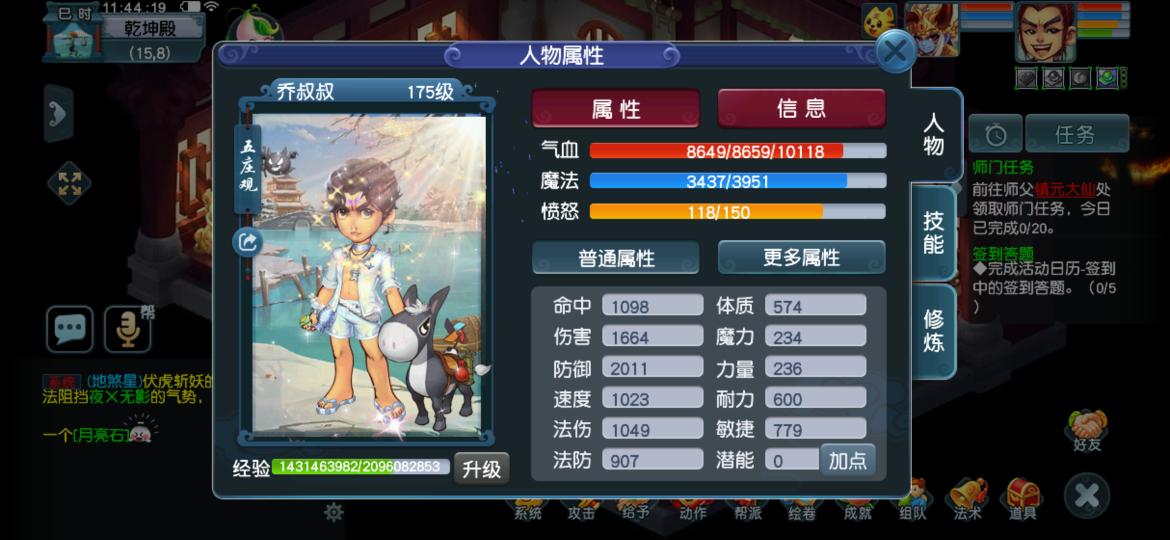1170x540 pixels.
Task: Click the player avatar portrait at top right
Action: pyautogui.click(x=1045, y=31)
